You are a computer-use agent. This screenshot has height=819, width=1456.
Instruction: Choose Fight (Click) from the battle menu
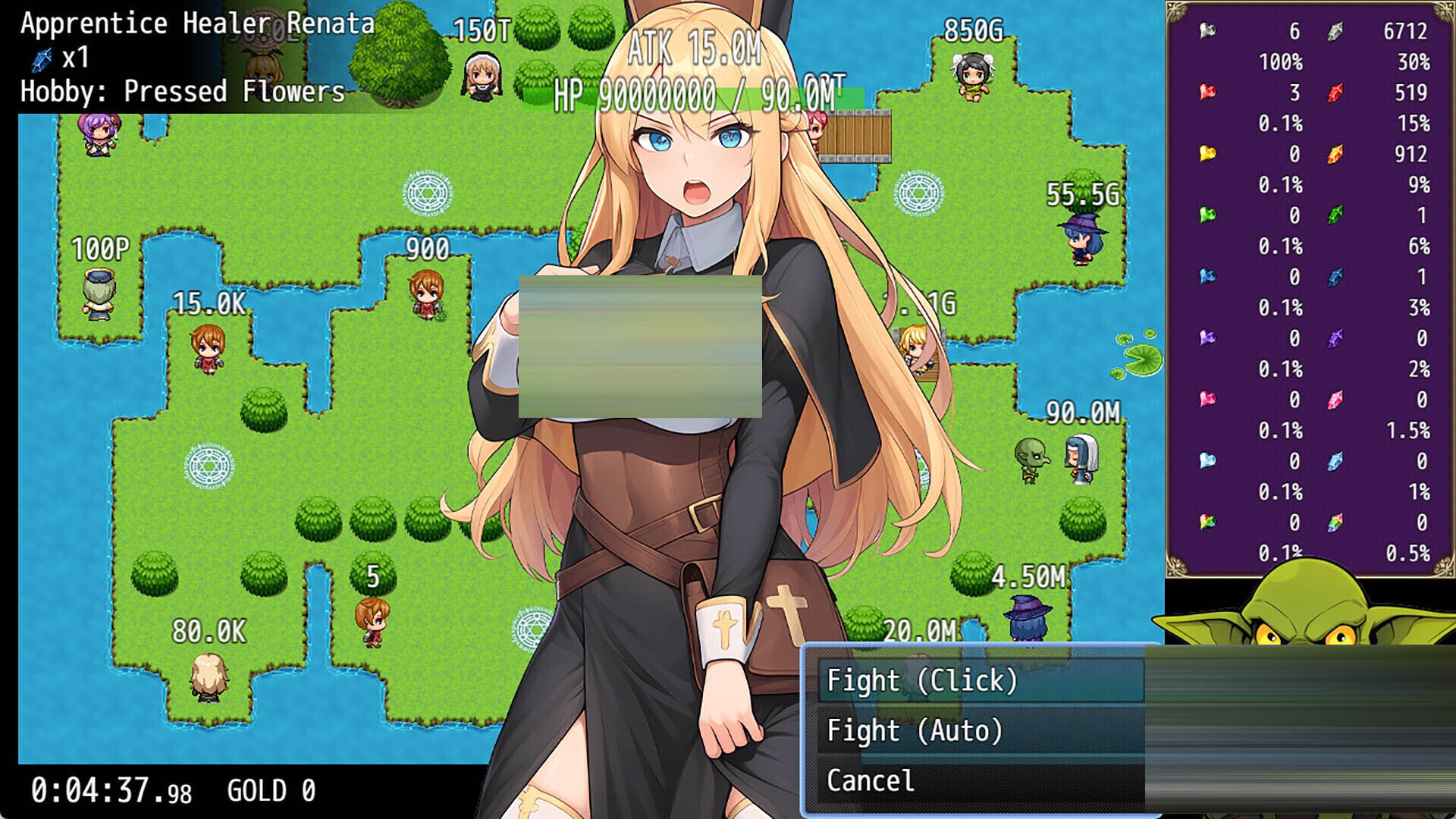(x=924, y=681)
